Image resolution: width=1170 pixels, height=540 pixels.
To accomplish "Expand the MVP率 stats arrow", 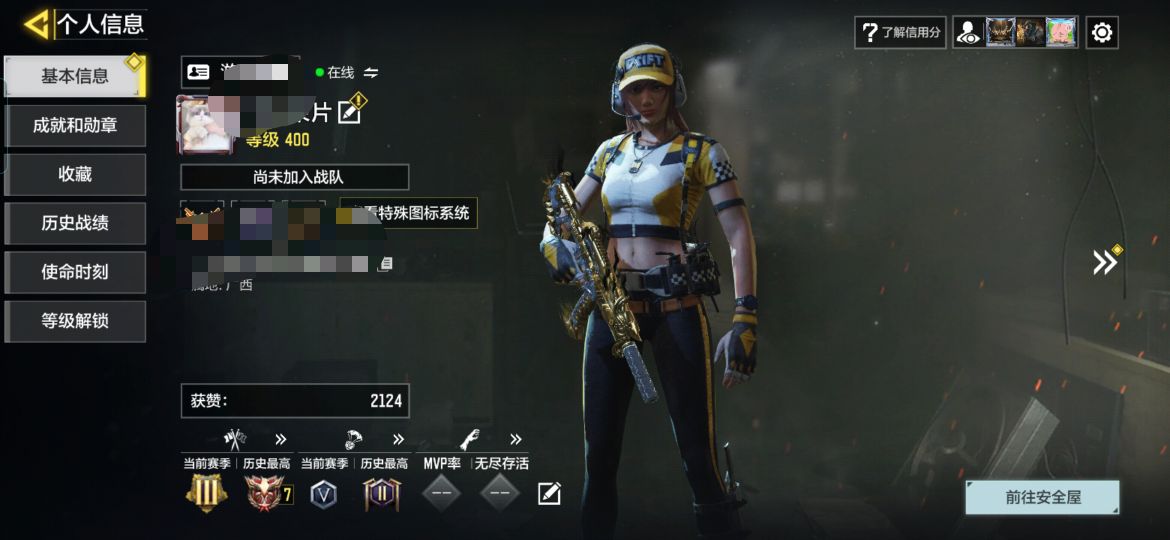I will pyautogui.click(x=516, y=439).
